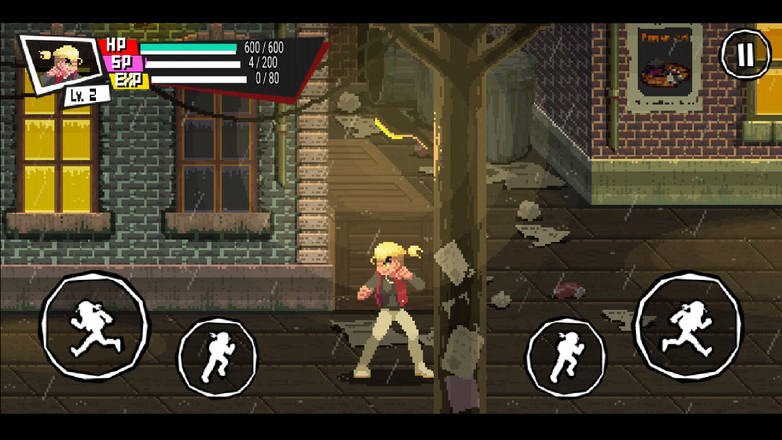
Task: Tap the small walk-left control button
Action: (x=217, y=357)
